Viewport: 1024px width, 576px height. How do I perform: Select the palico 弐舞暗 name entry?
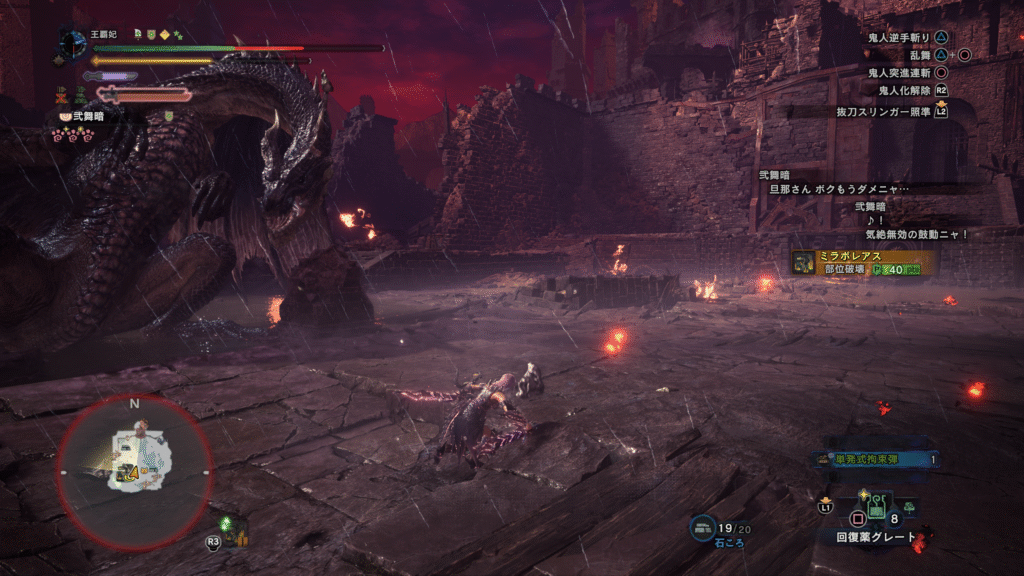click(87, 116)
